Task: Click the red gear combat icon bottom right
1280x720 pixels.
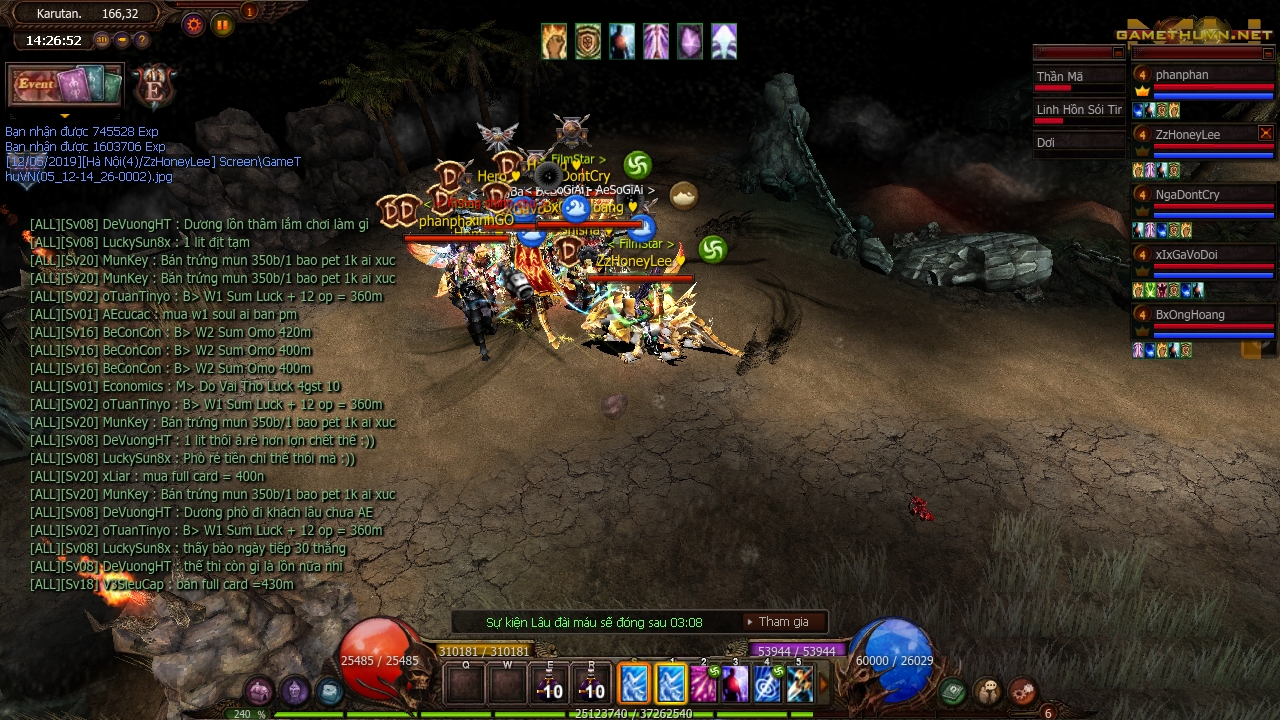Action: [x=1022, y=690]
